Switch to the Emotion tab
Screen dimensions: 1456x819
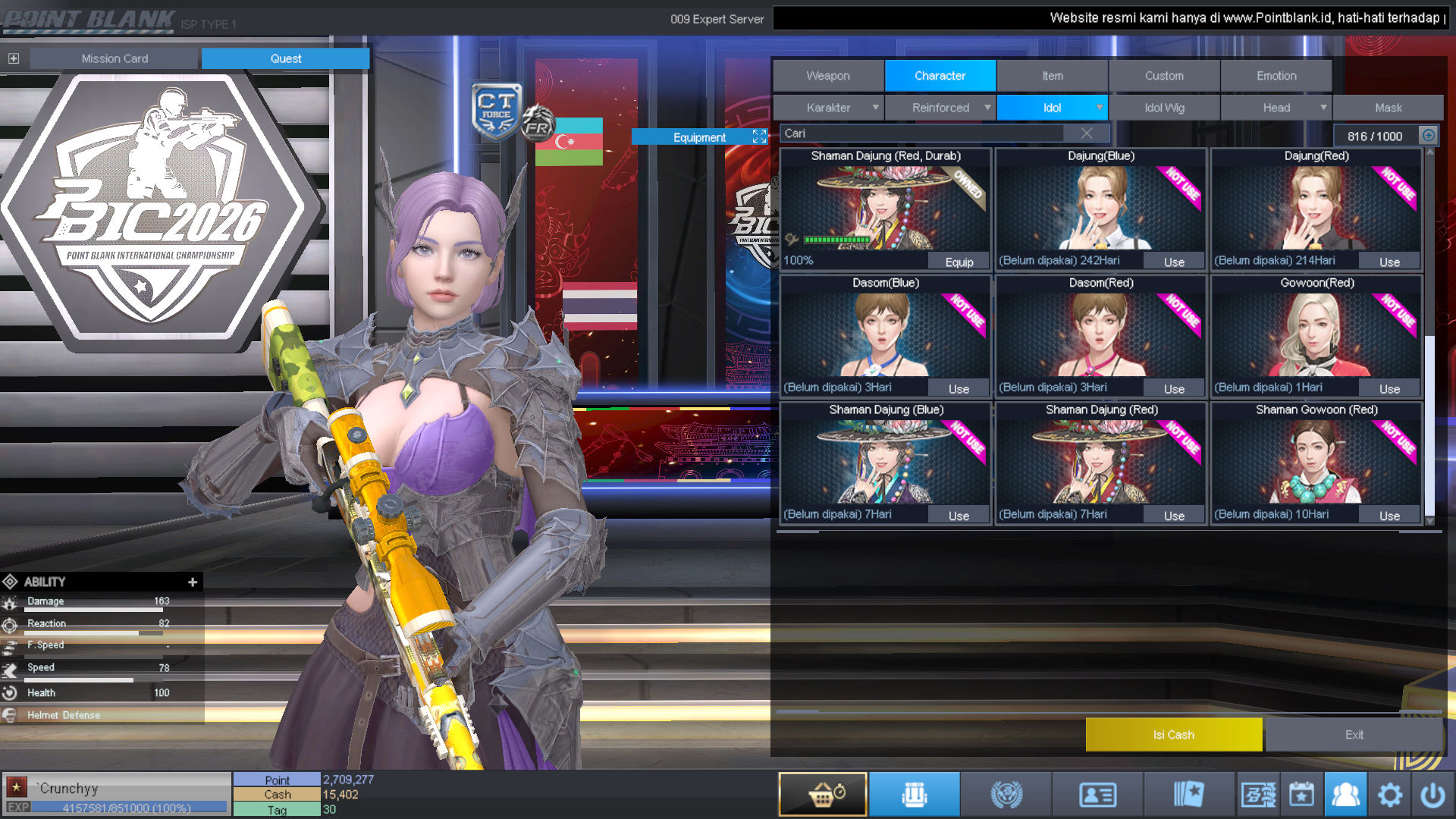[1276, 76]
